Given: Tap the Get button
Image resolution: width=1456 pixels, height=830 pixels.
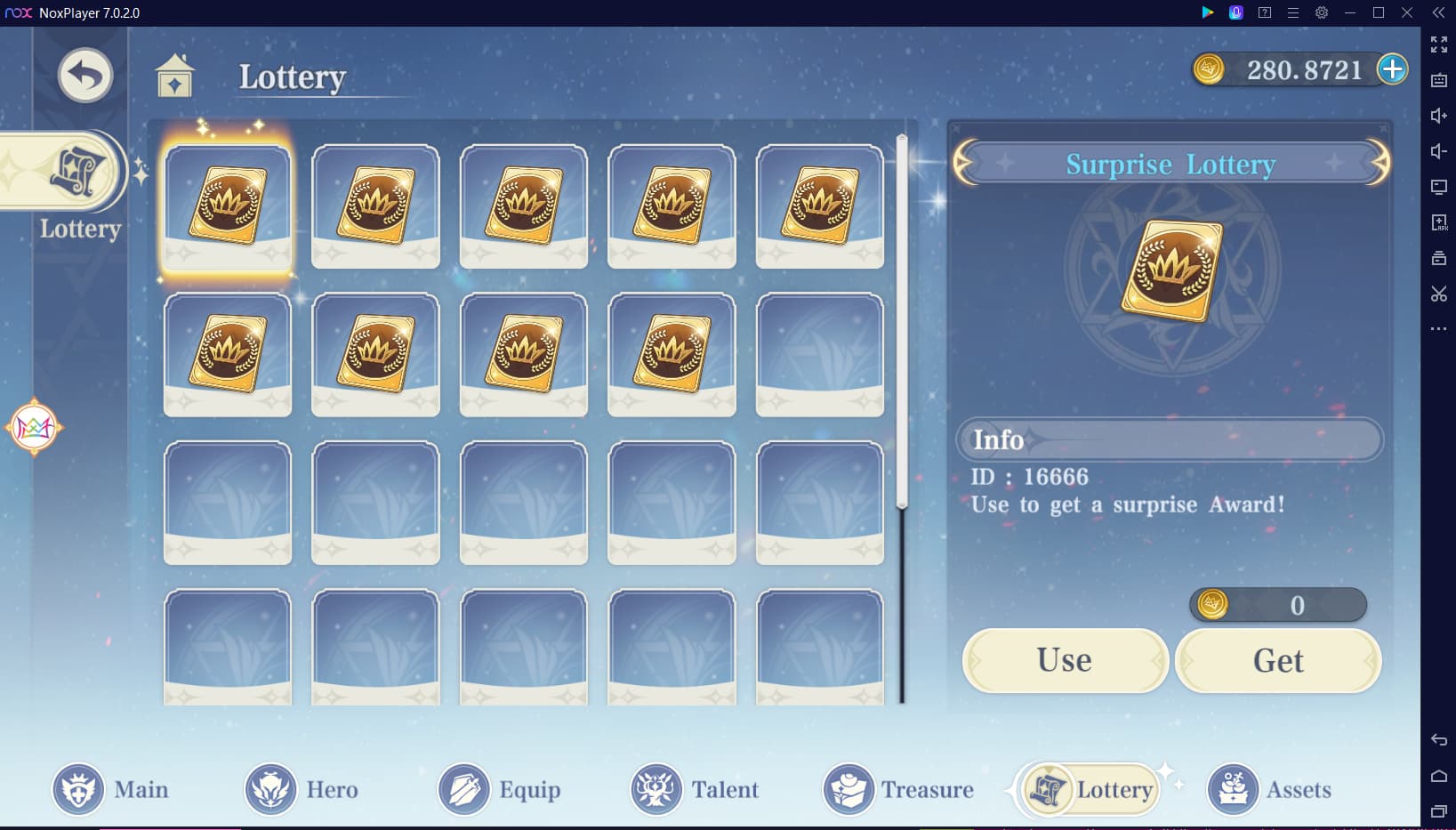Looking at the screenshot, I should (x=1277, y=660).
